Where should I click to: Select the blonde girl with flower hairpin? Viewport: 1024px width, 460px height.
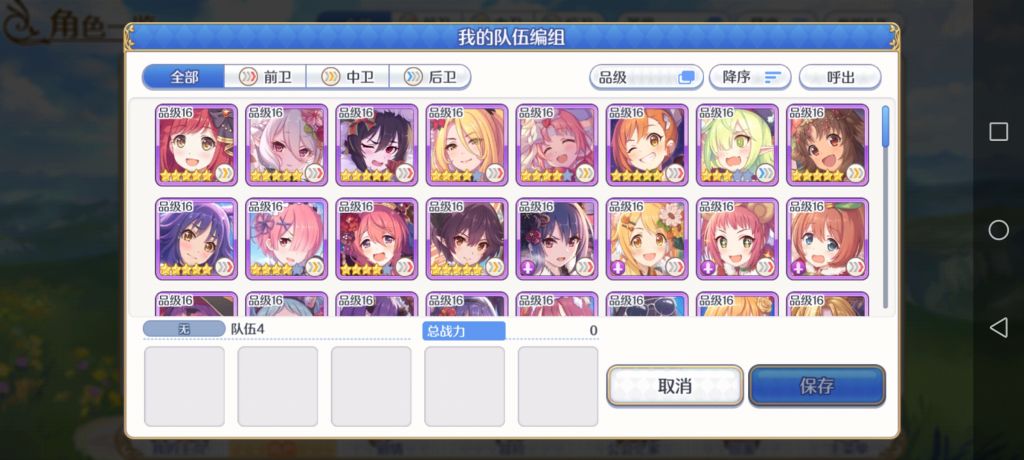pos(647,238)
